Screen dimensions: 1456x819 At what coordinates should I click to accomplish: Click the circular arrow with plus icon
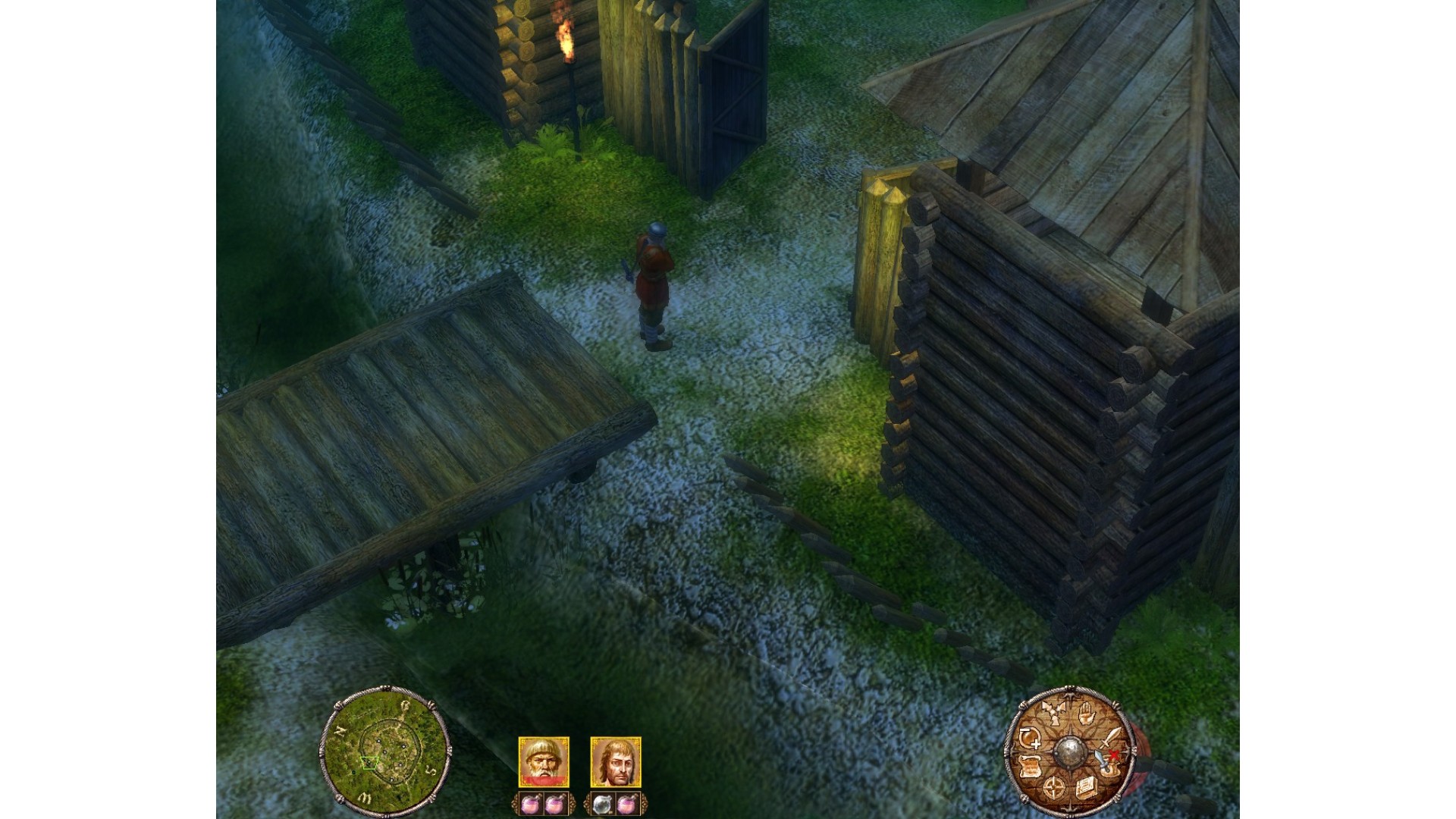tap(1030, 737)
